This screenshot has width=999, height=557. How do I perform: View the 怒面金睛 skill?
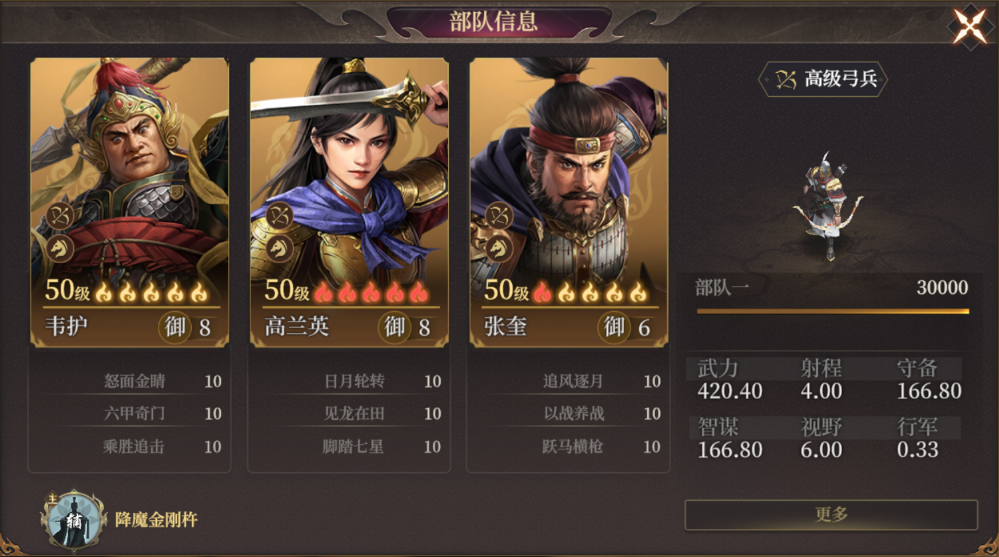(135, 381)
